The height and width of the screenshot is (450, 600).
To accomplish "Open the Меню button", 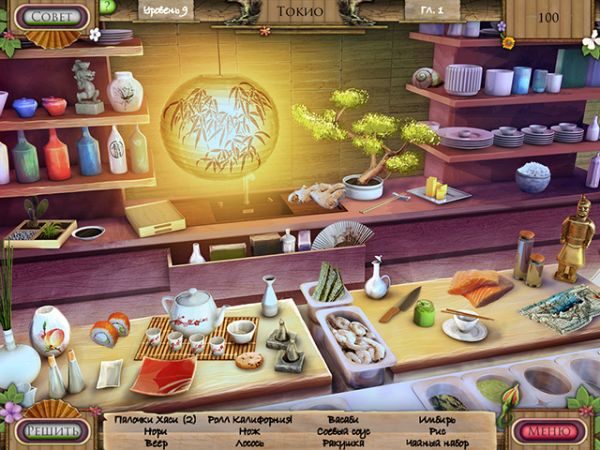I will pos(549,431).
